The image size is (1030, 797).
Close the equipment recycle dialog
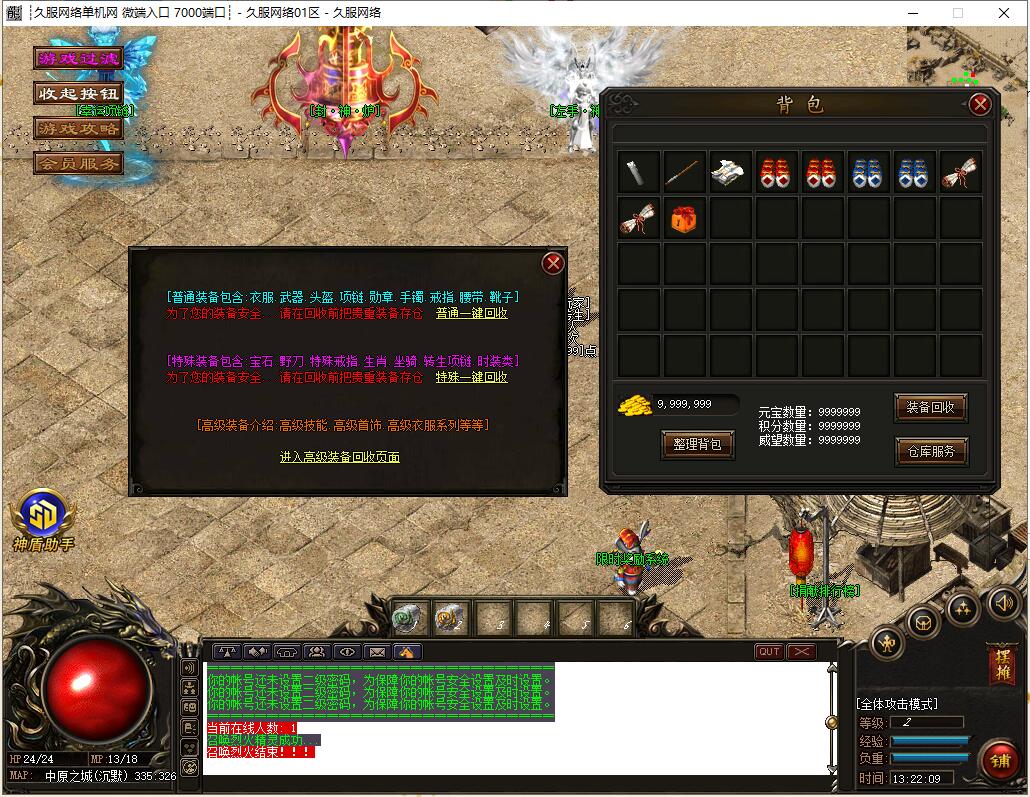[x=553, y=263]
